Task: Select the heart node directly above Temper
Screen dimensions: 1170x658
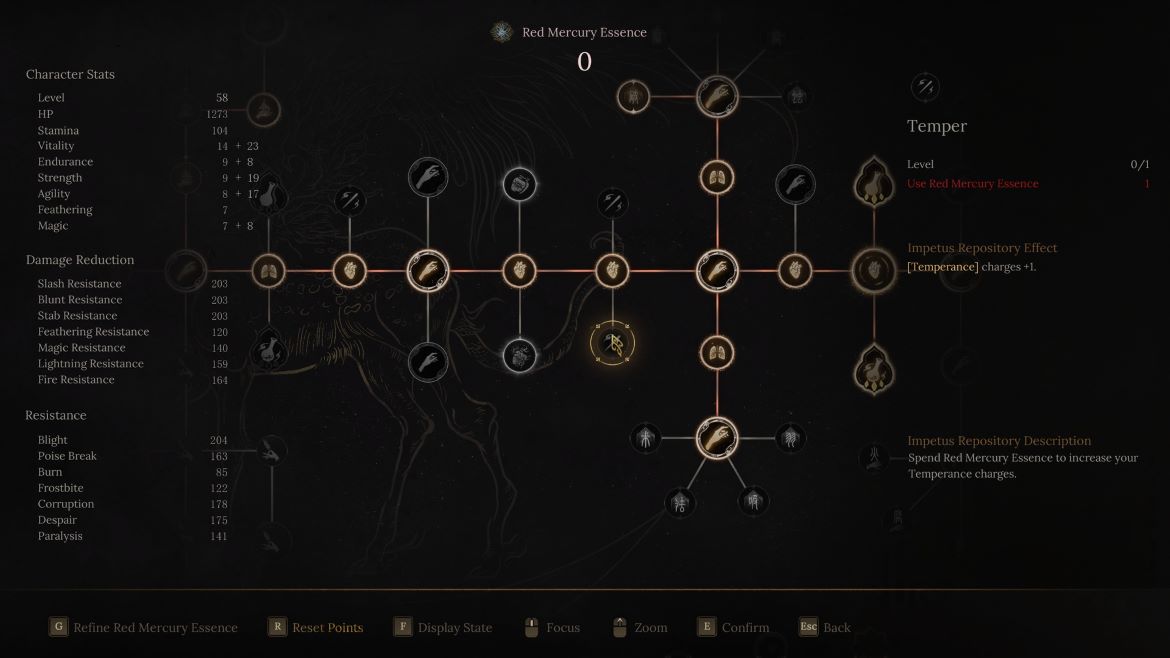Action: pos(612,270)
